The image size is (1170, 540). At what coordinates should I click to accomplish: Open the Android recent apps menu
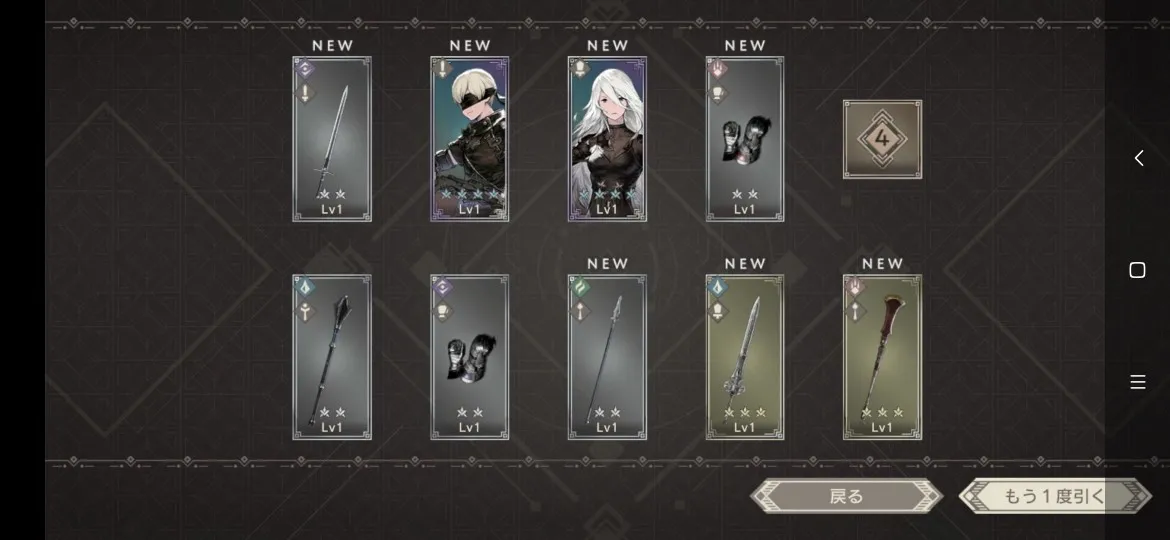tap(1137, 382)
